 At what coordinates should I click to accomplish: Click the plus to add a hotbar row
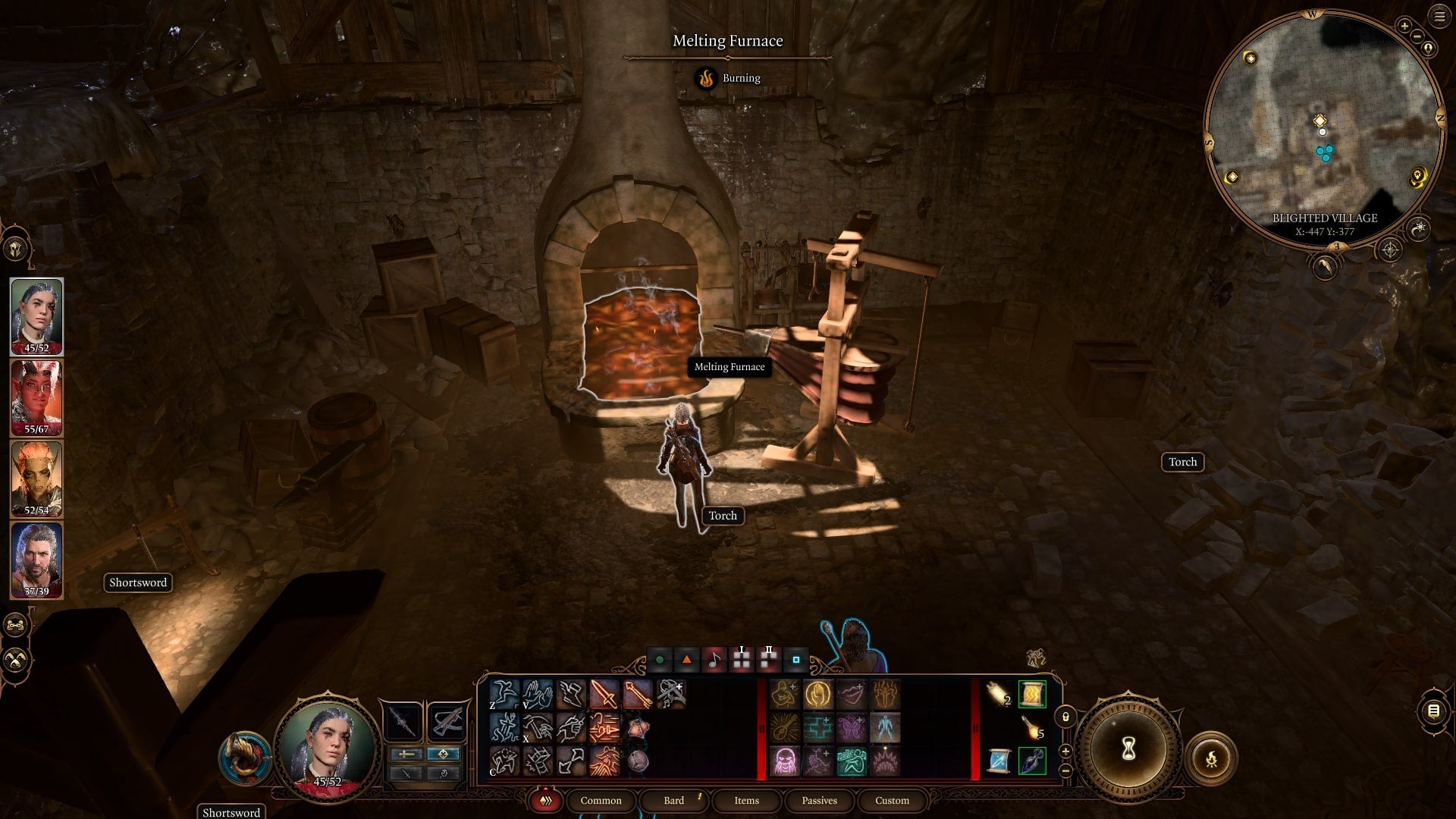1065,751
